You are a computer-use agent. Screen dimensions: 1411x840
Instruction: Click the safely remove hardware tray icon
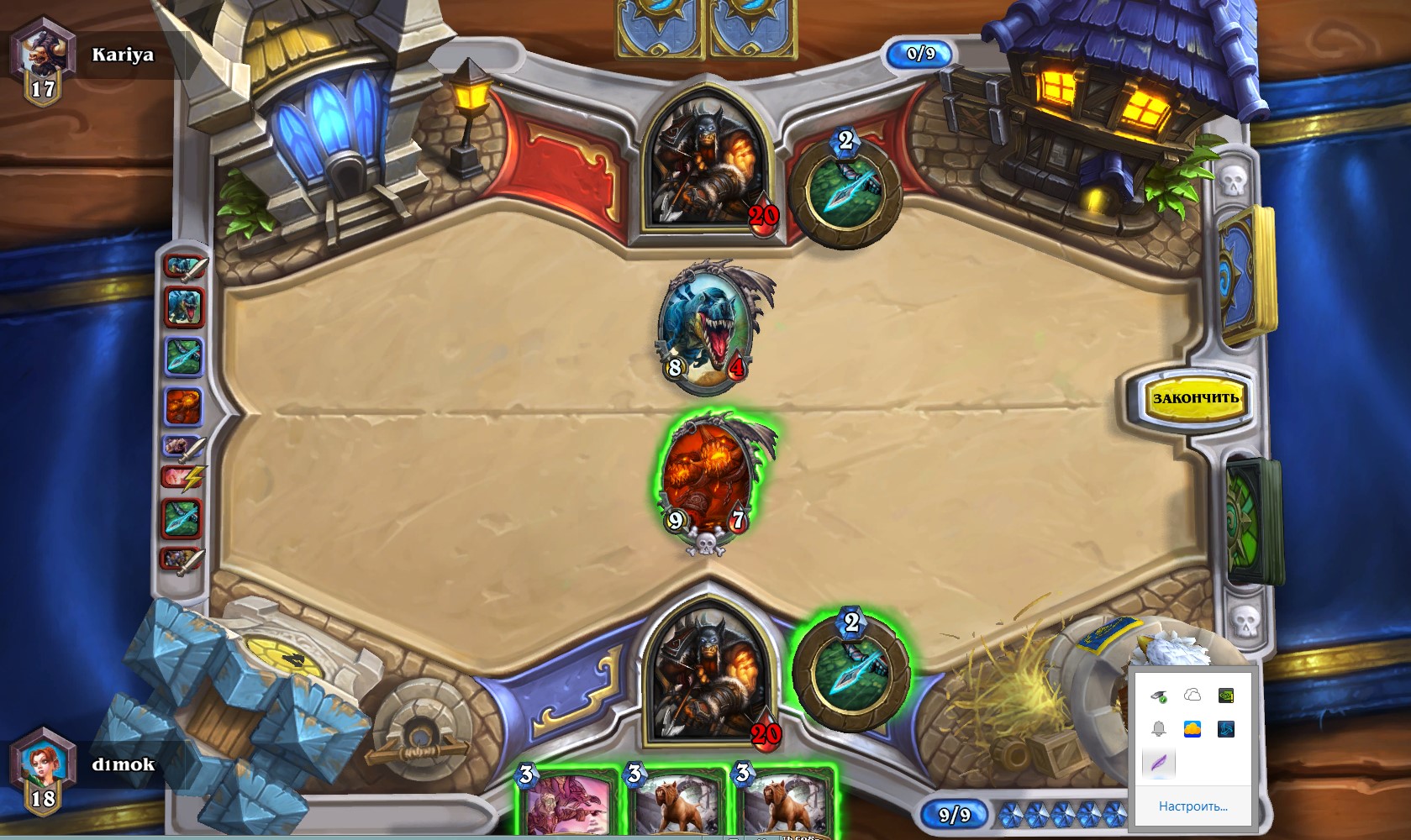click(1159, 696)
